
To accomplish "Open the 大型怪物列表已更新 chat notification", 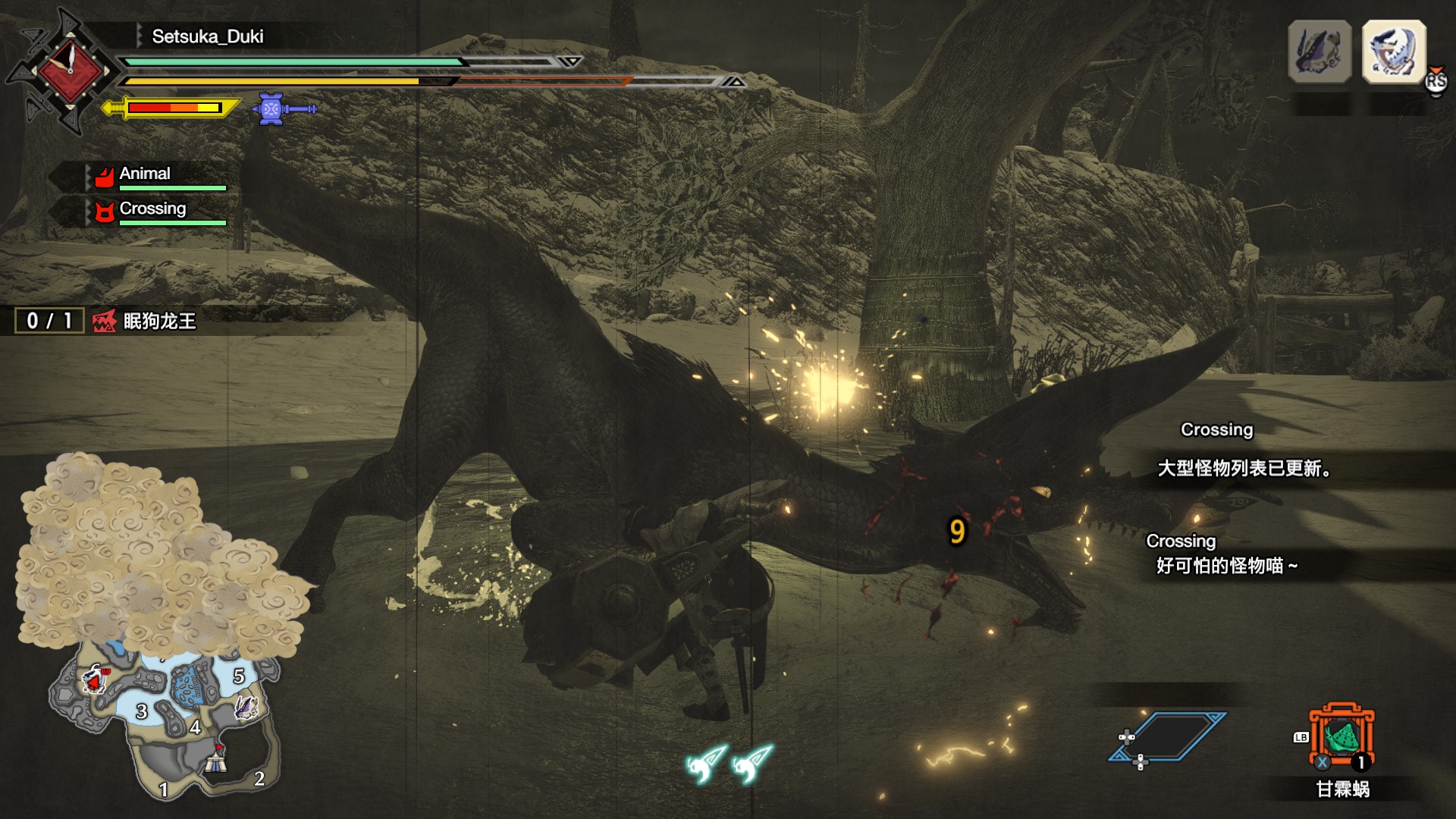I will point(1244,469).
